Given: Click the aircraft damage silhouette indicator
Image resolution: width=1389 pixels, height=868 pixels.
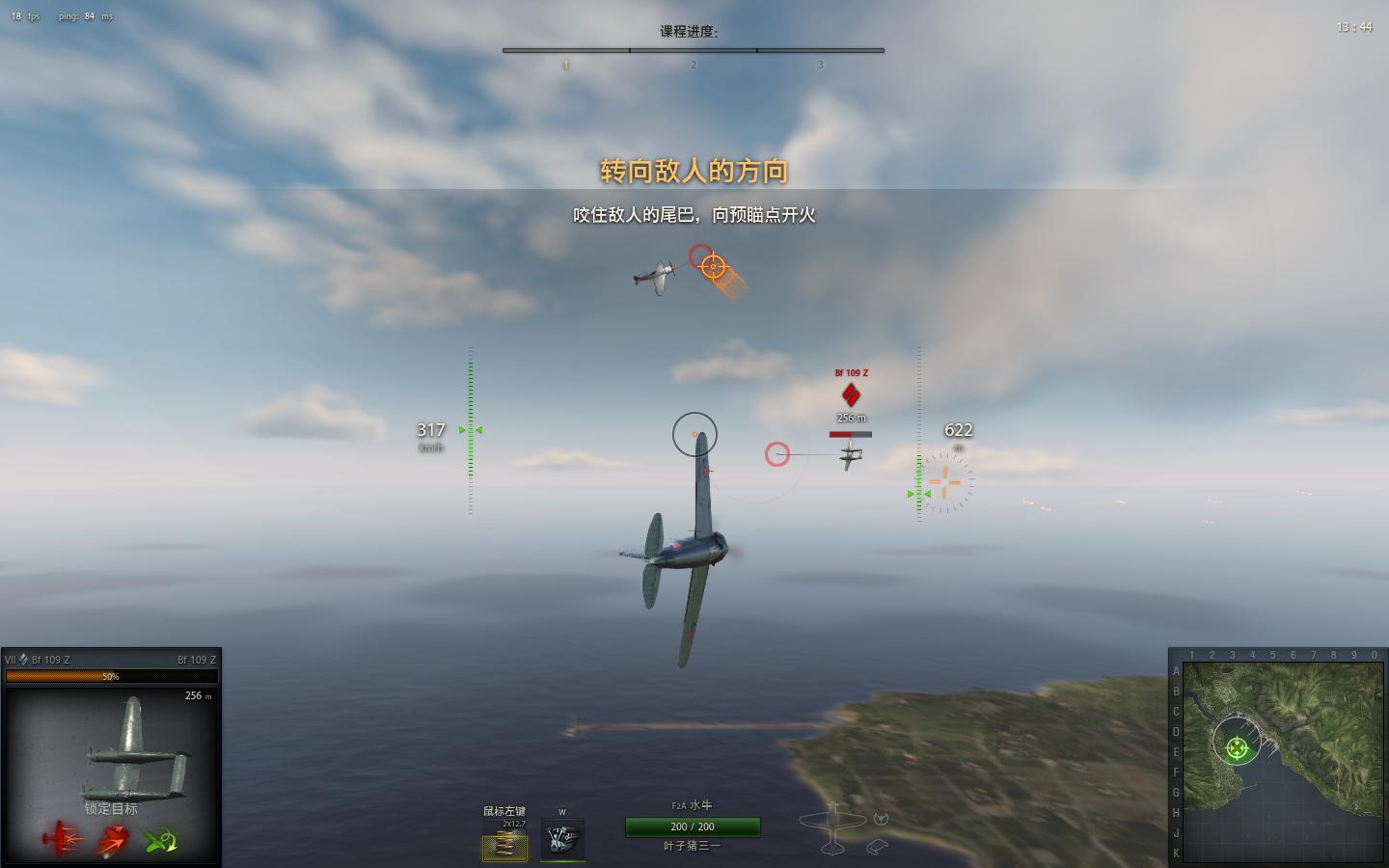Looking at the screenshot, I should click(x=832, y=829).
